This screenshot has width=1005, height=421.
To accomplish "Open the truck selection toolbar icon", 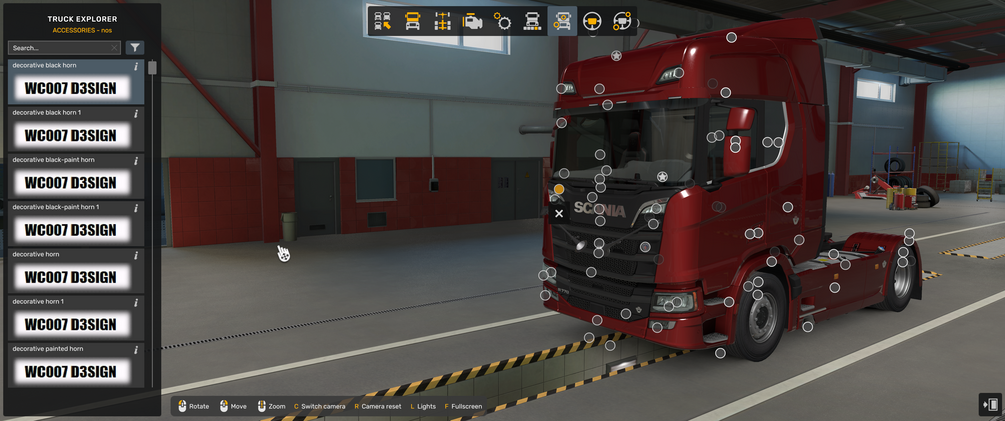I will pos(382,20).
